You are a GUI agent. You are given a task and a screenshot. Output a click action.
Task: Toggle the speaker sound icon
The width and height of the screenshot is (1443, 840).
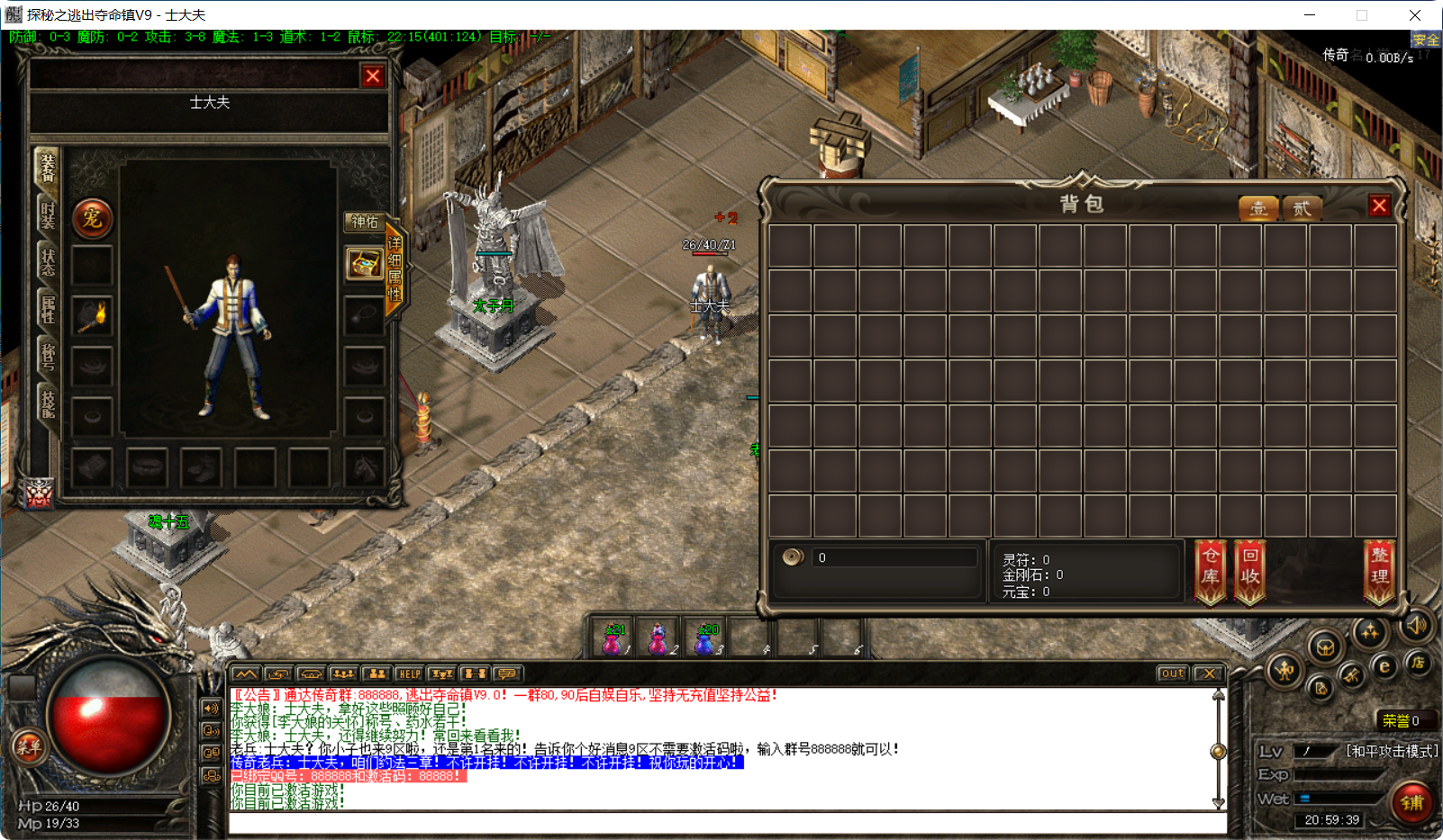(x=1416, y=627)
